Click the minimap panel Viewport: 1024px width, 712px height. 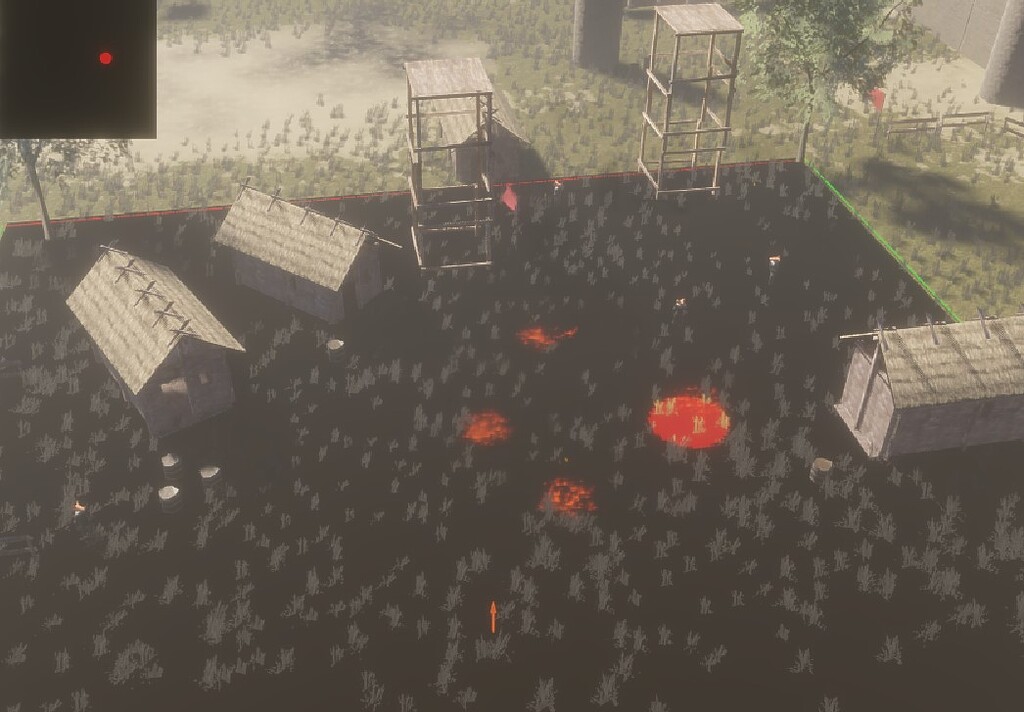pyautogui.click(x=77, y=68)
